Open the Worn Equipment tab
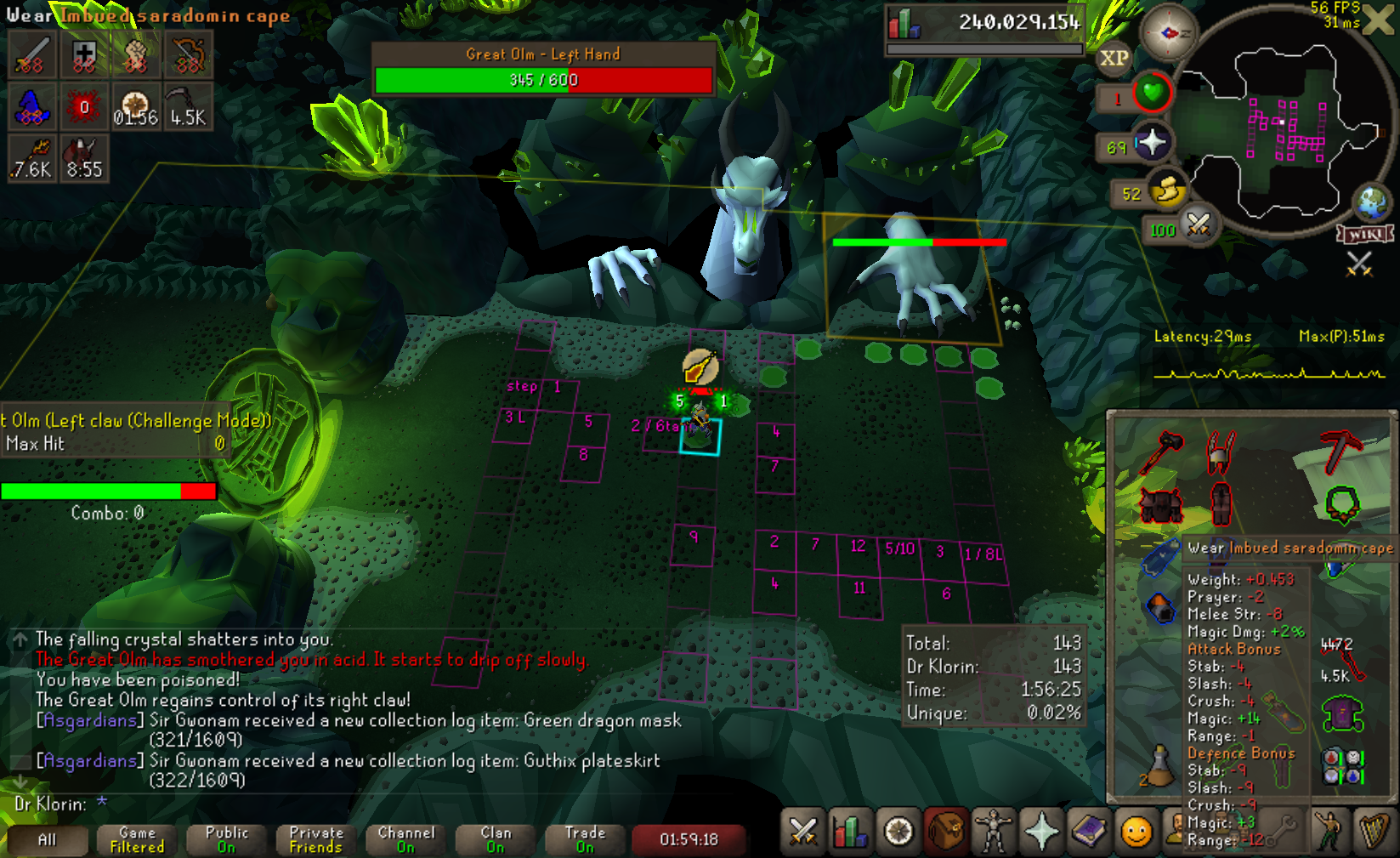The image size is (1400, 858). (994, 831)
